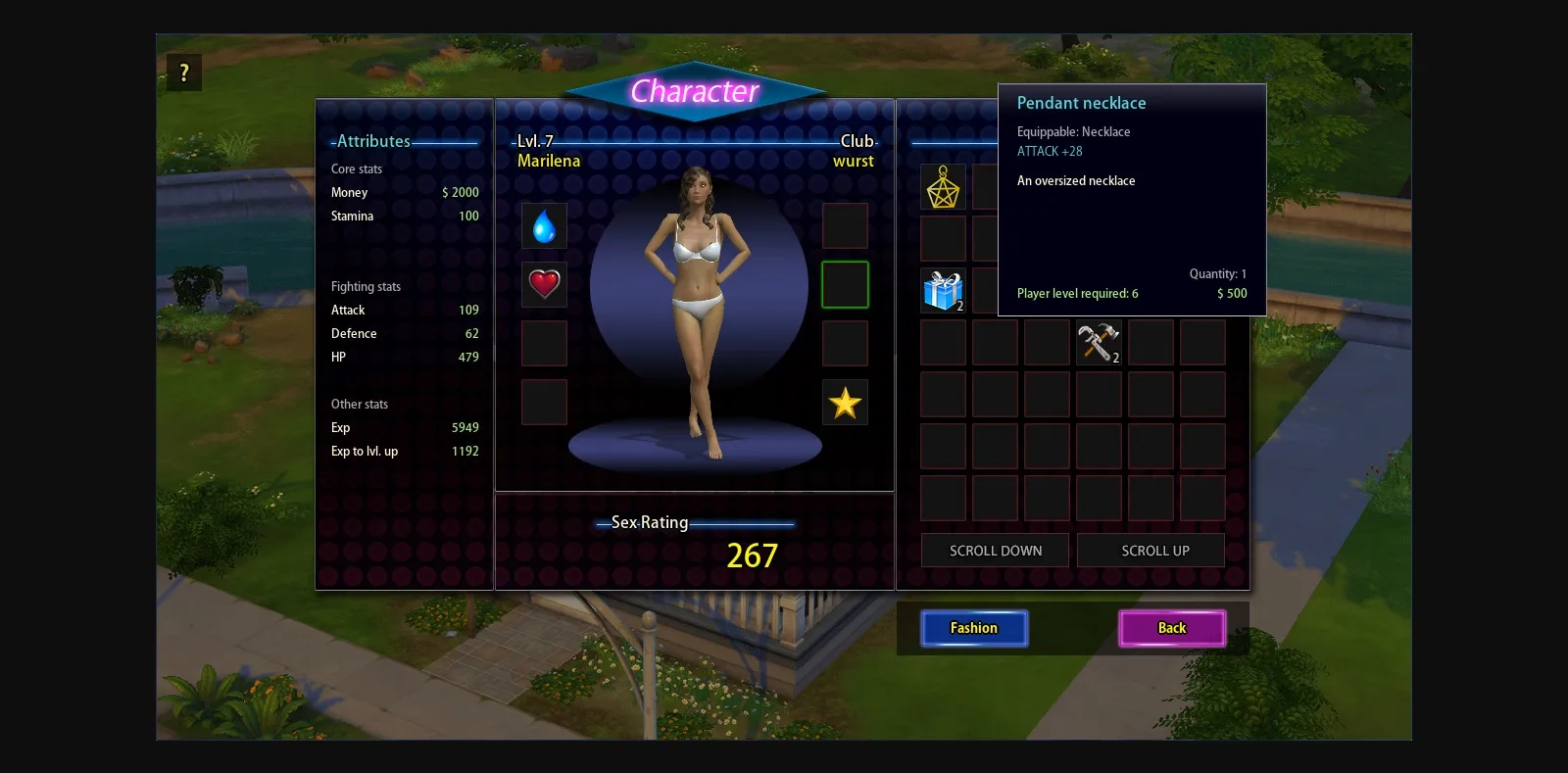1568x773 pixels.
Task: Click the Character title banner
Action: [x=697, y=91]
